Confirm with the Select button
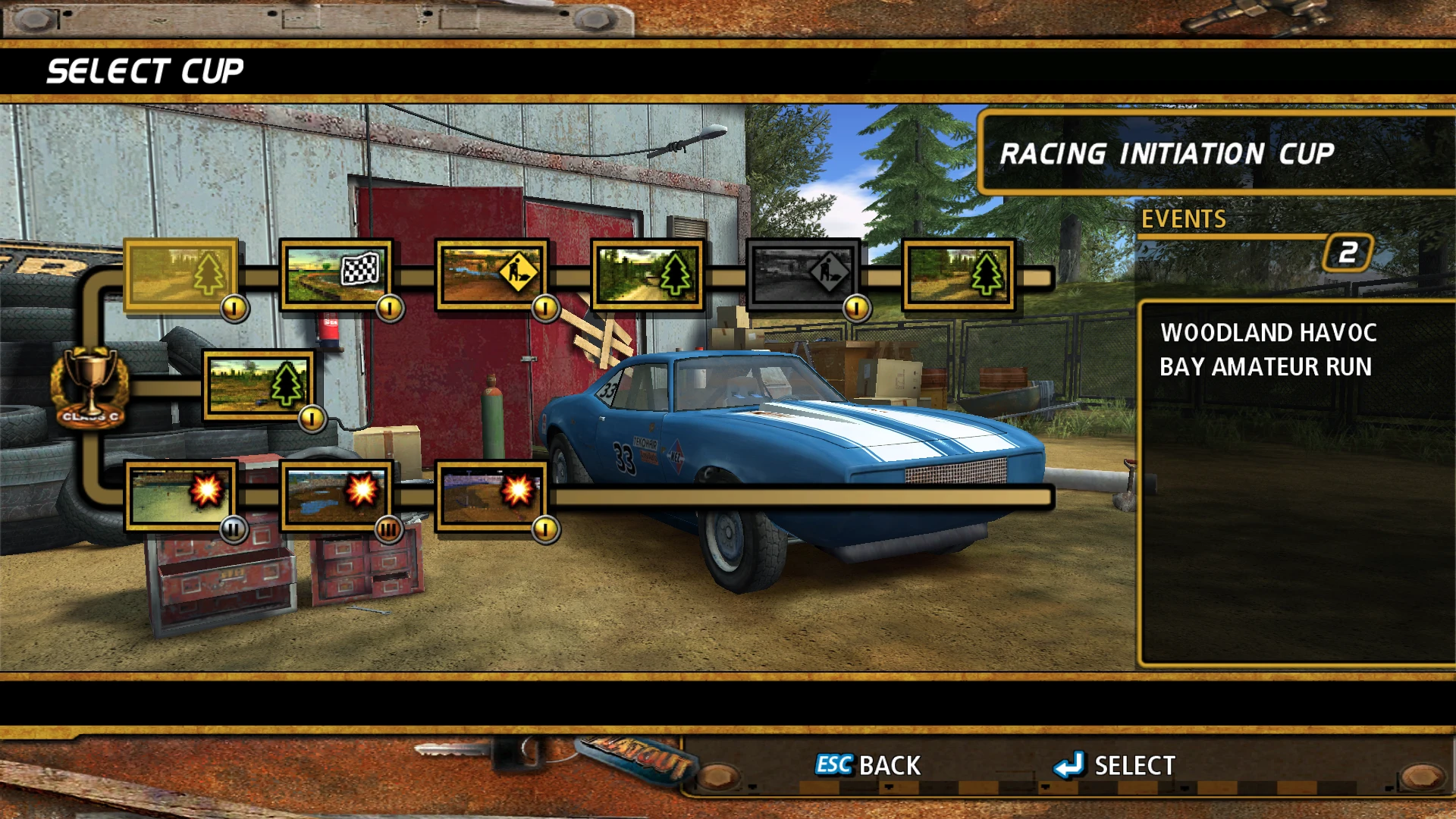The image size is (1456, 819). [1115, 765]
